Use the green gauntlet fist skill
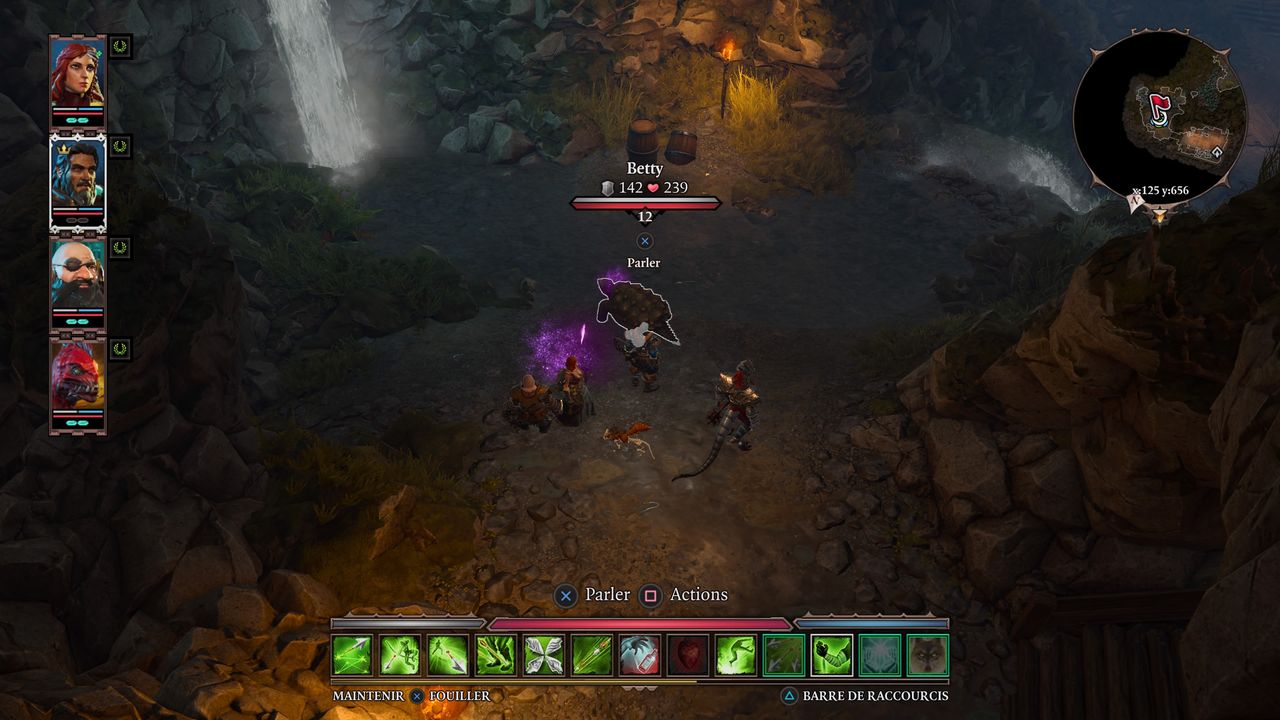Image resolution: width=1280 pixels, height=720 pixels. 832,655
